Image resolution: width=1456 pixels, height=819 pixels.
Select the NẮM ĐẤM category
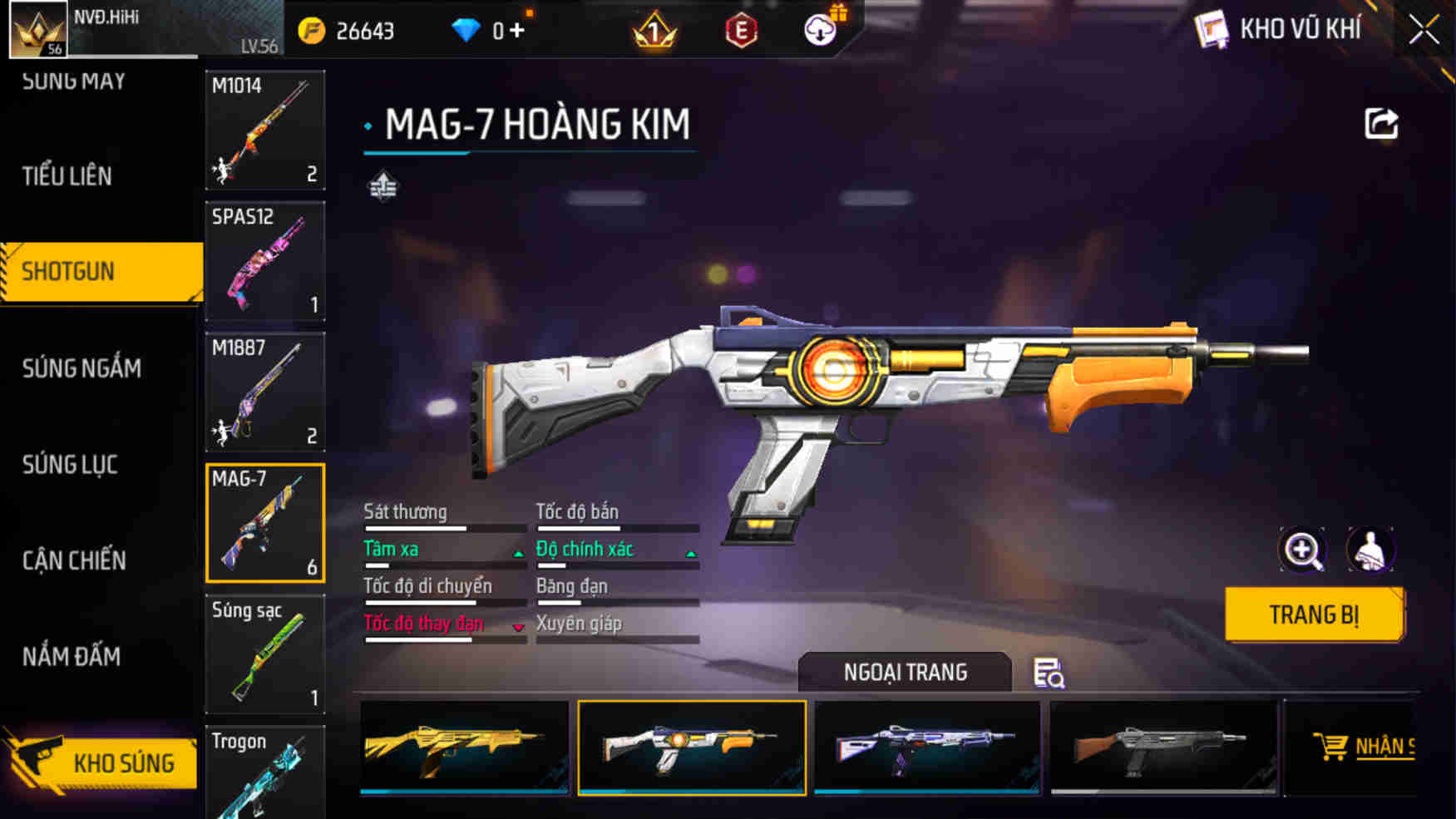click(x=72, y=657)
